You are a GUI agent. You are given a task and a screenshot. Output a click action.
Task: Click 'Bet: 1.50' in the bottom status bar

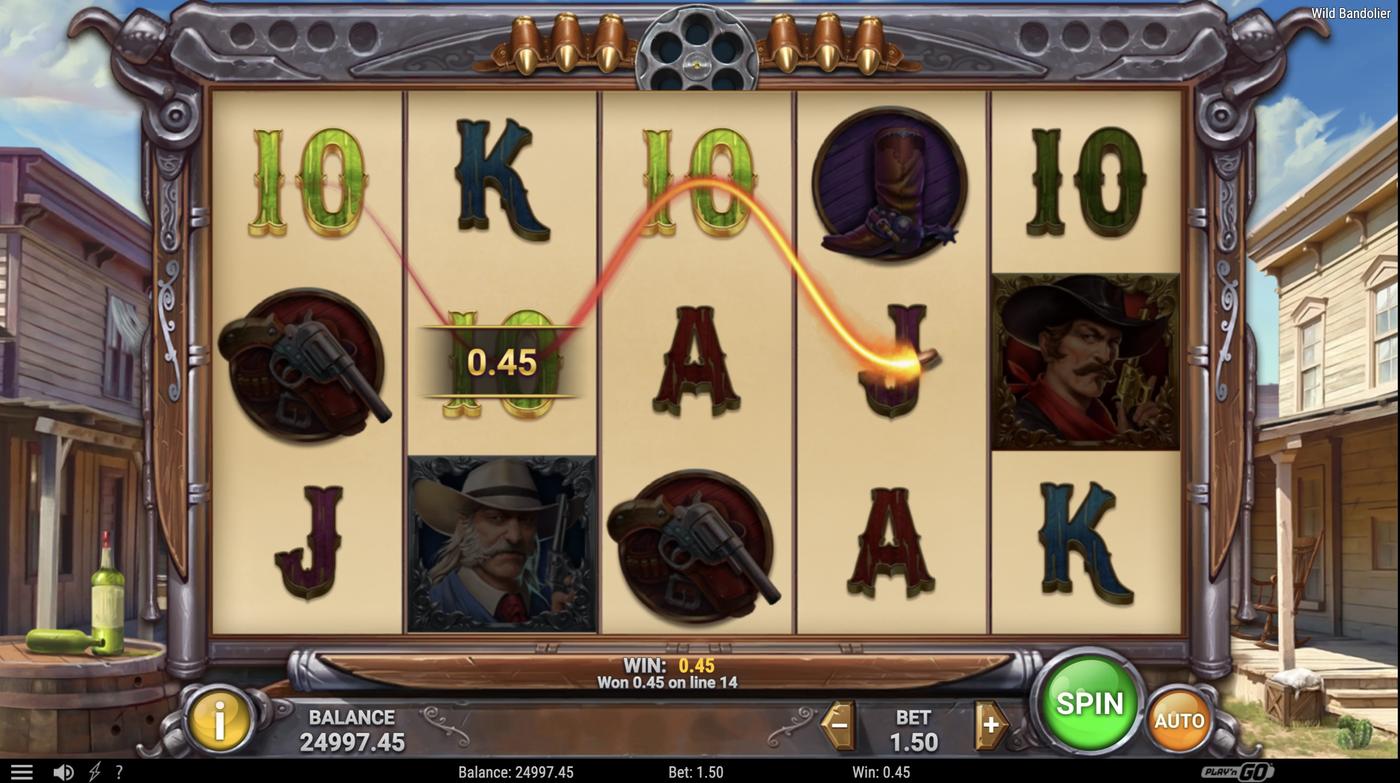click(697, 770)
